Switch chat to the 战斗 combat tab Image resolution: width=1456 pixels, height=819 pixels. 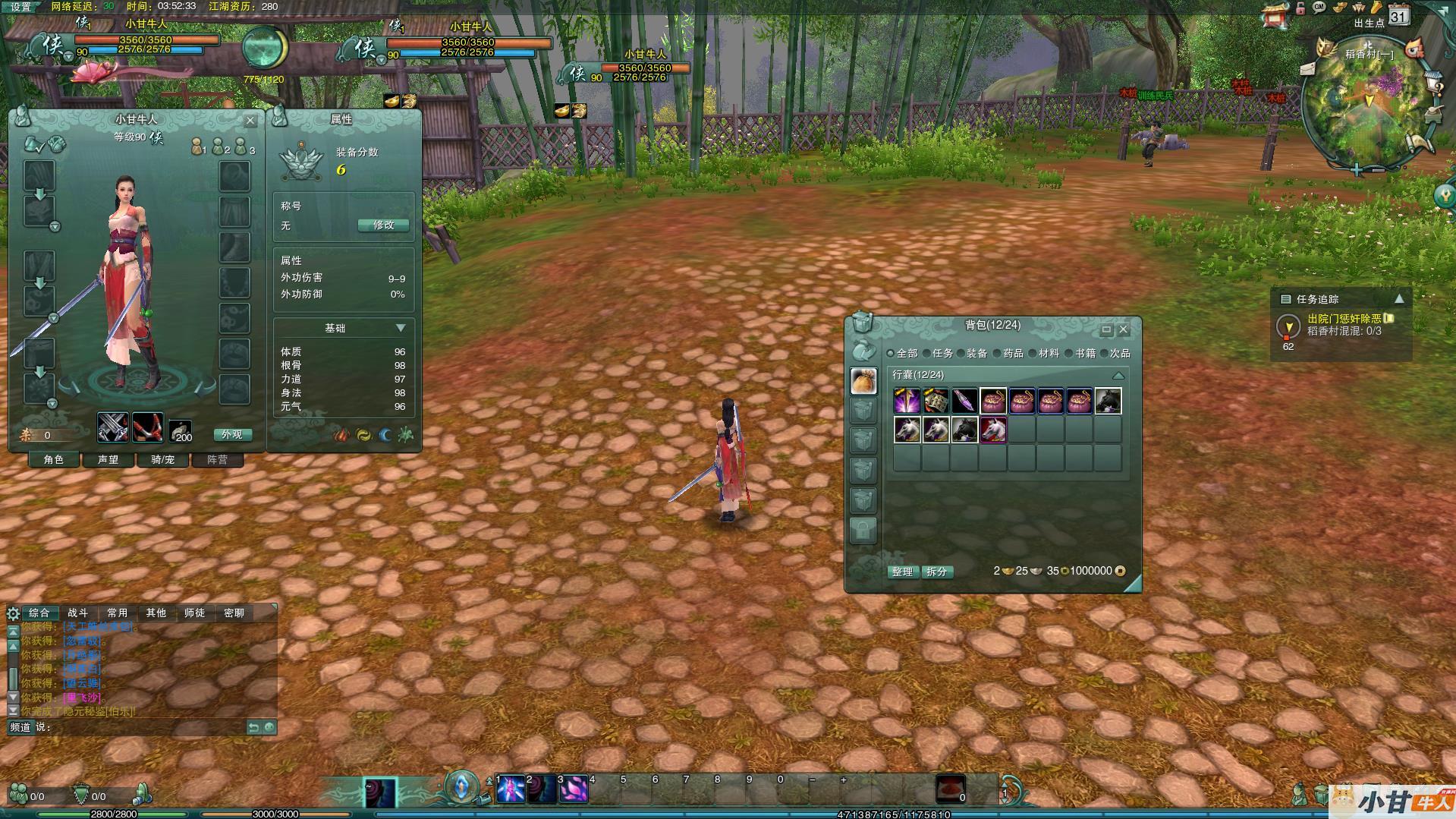(77, 613)
